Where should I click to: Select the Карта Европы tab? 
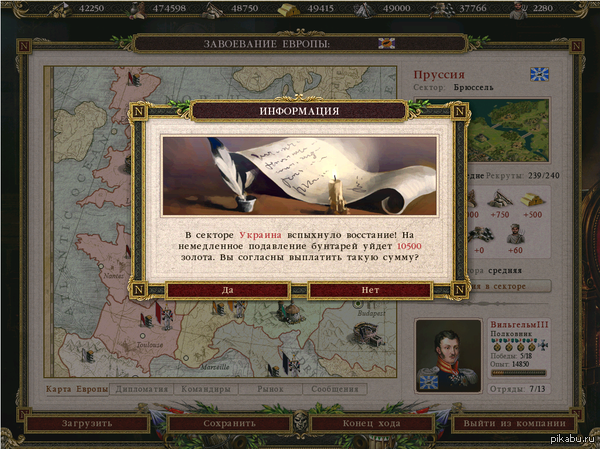point(77,389)
